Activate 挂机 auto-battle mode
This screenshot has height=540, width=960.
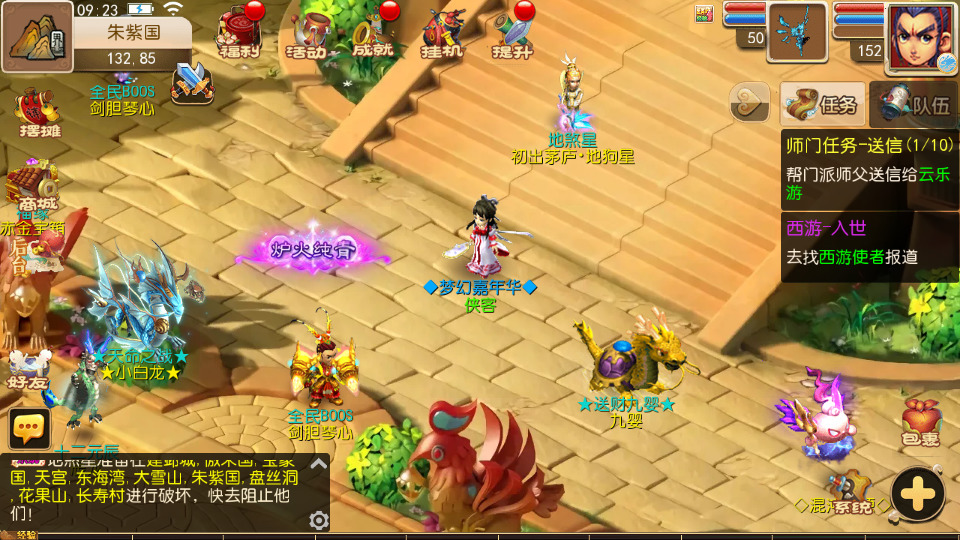tap(441, 33)
